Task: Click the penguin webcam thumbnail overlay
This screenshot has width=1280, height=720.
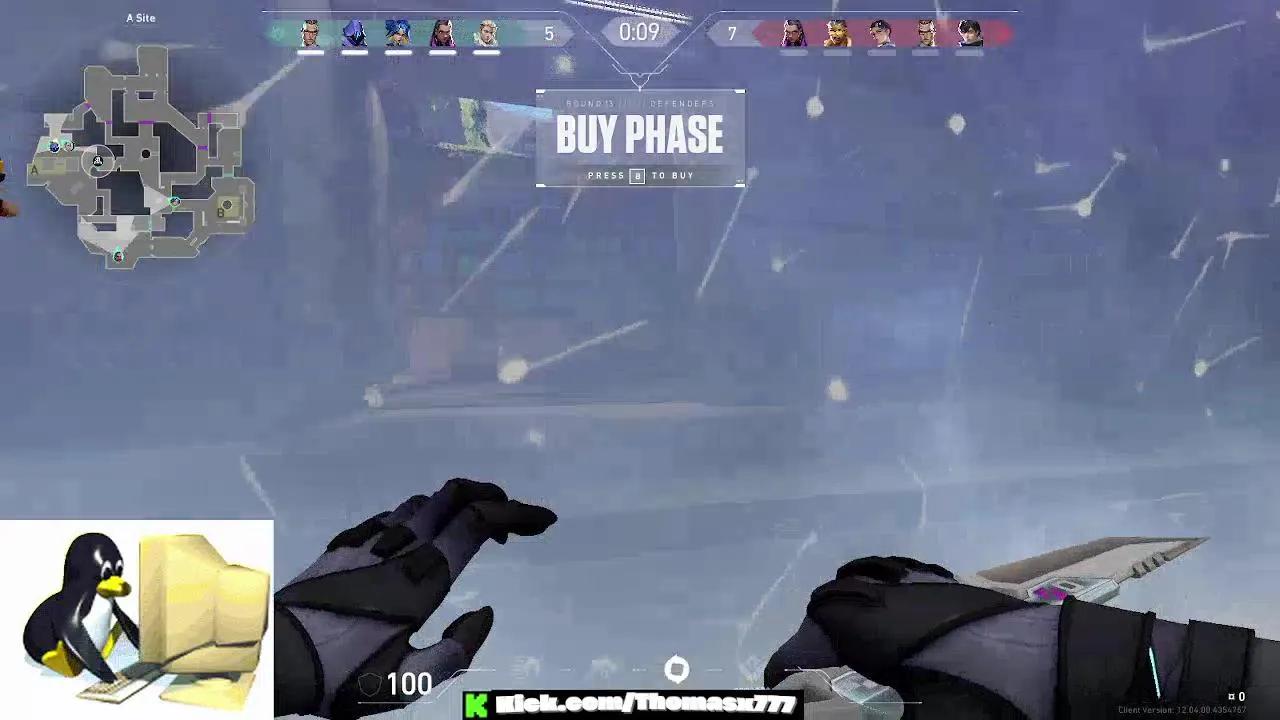Action: pyautogui.click(x=135, y=618)
